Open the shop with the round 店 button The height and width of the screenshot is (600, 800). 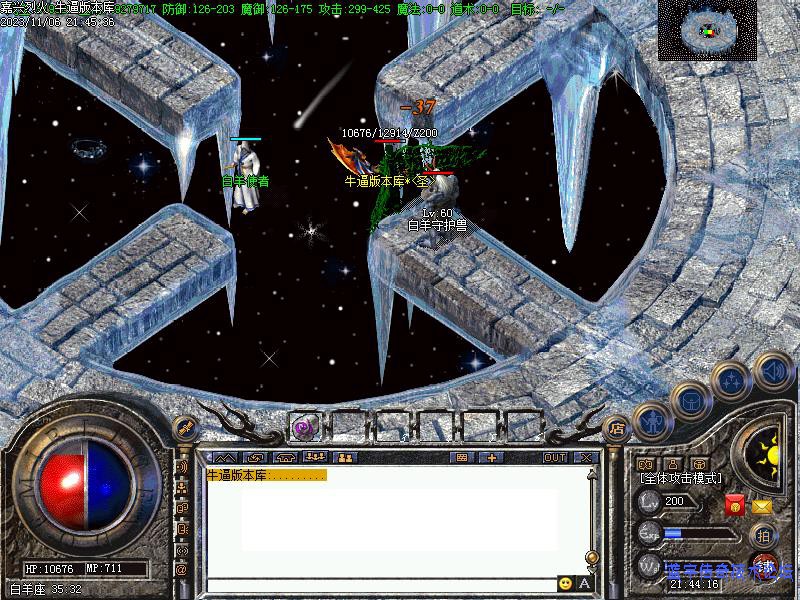(x=616, y=427)
